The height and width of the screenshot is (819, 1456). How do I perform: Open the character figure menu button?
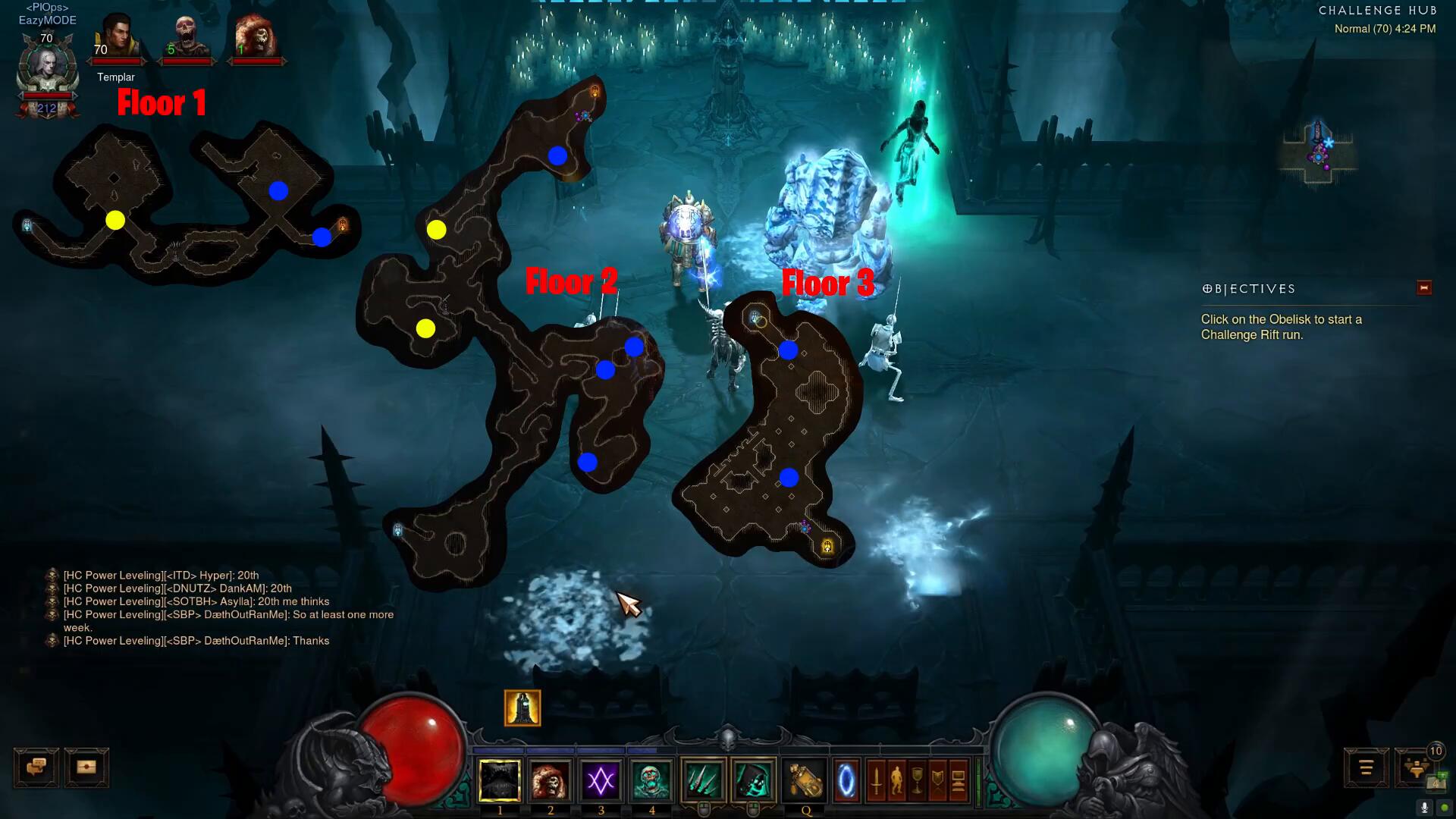896,780
